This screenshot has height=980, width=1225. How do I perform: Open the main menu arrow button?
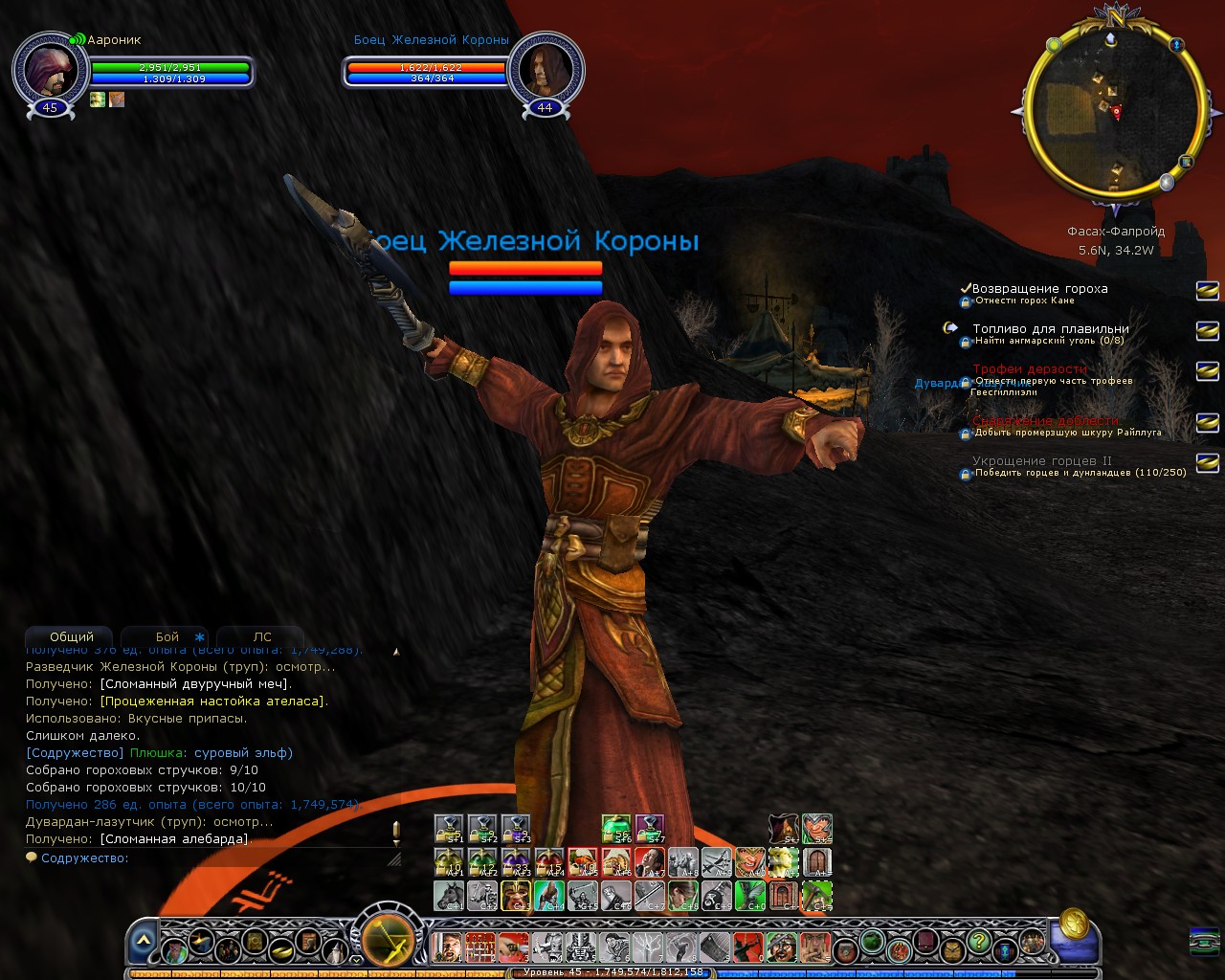click(143, 942)
